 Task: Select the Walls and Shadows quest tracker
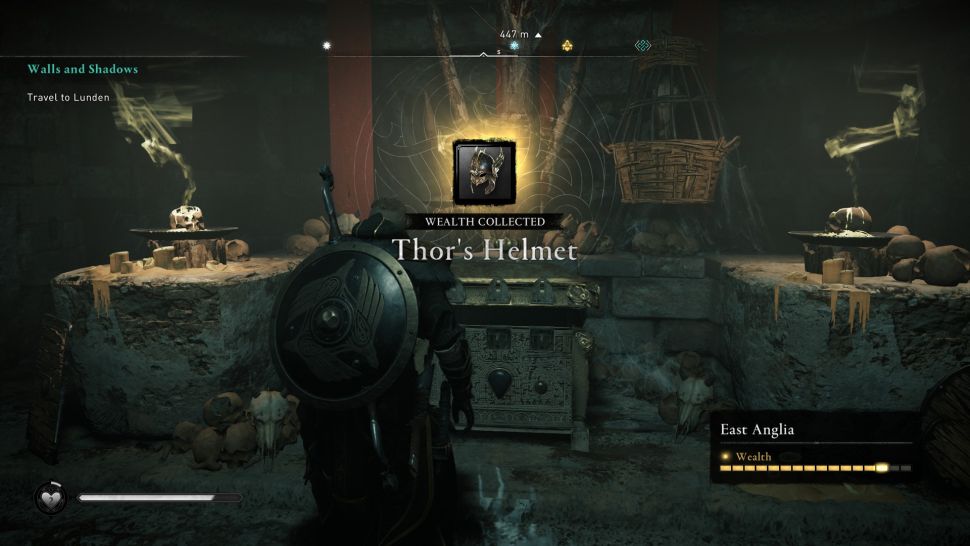tap(83, 70)
